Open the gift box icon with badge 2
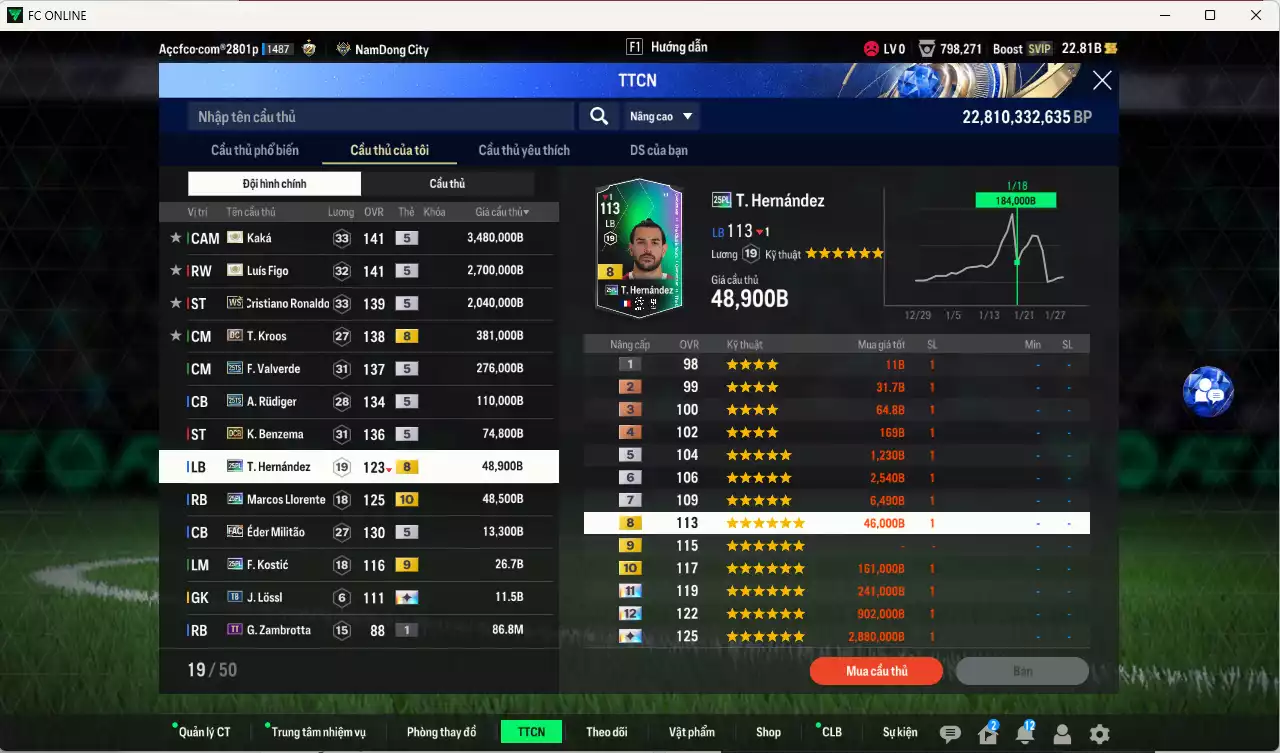 [x=987, y=733]
